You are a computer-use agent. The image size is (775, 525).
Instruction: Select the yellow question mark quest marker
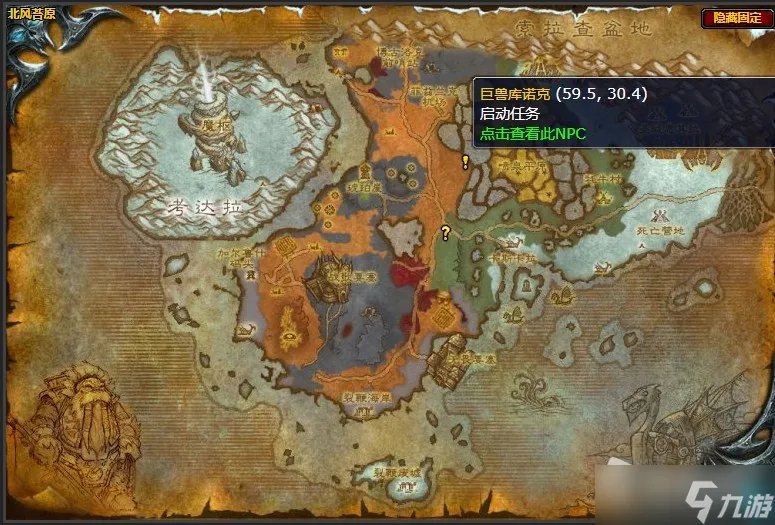[446, 233]
